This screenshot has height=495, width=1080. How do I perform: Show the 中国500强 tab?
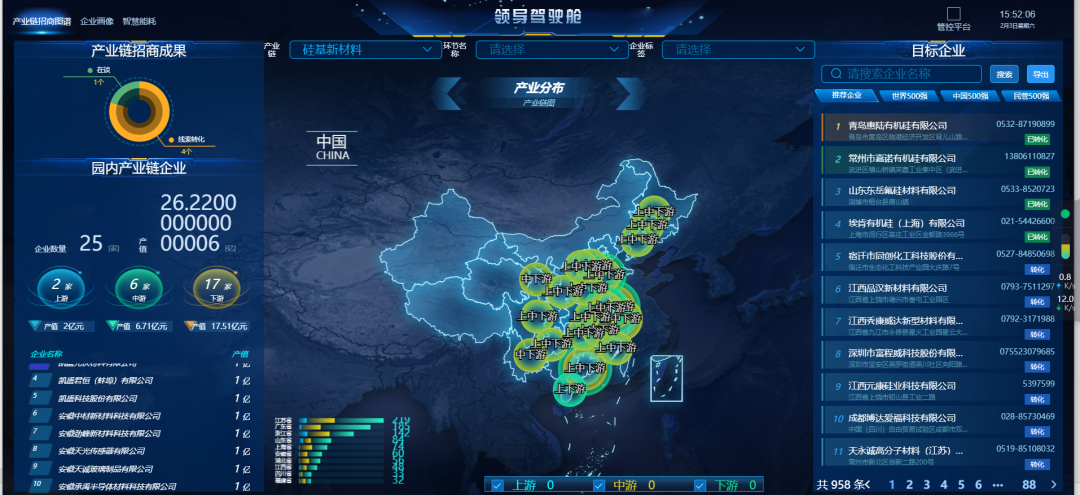click(x=969, y=96)
